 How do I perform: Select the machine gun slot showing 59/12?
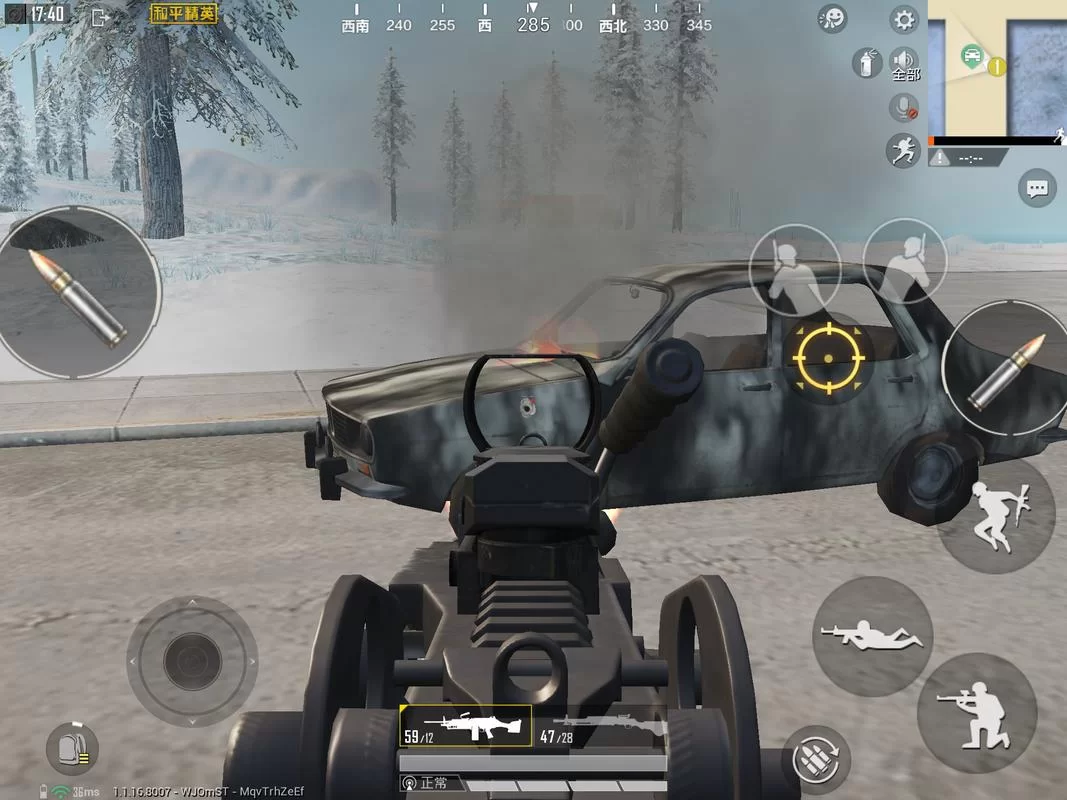coord(465,725)
